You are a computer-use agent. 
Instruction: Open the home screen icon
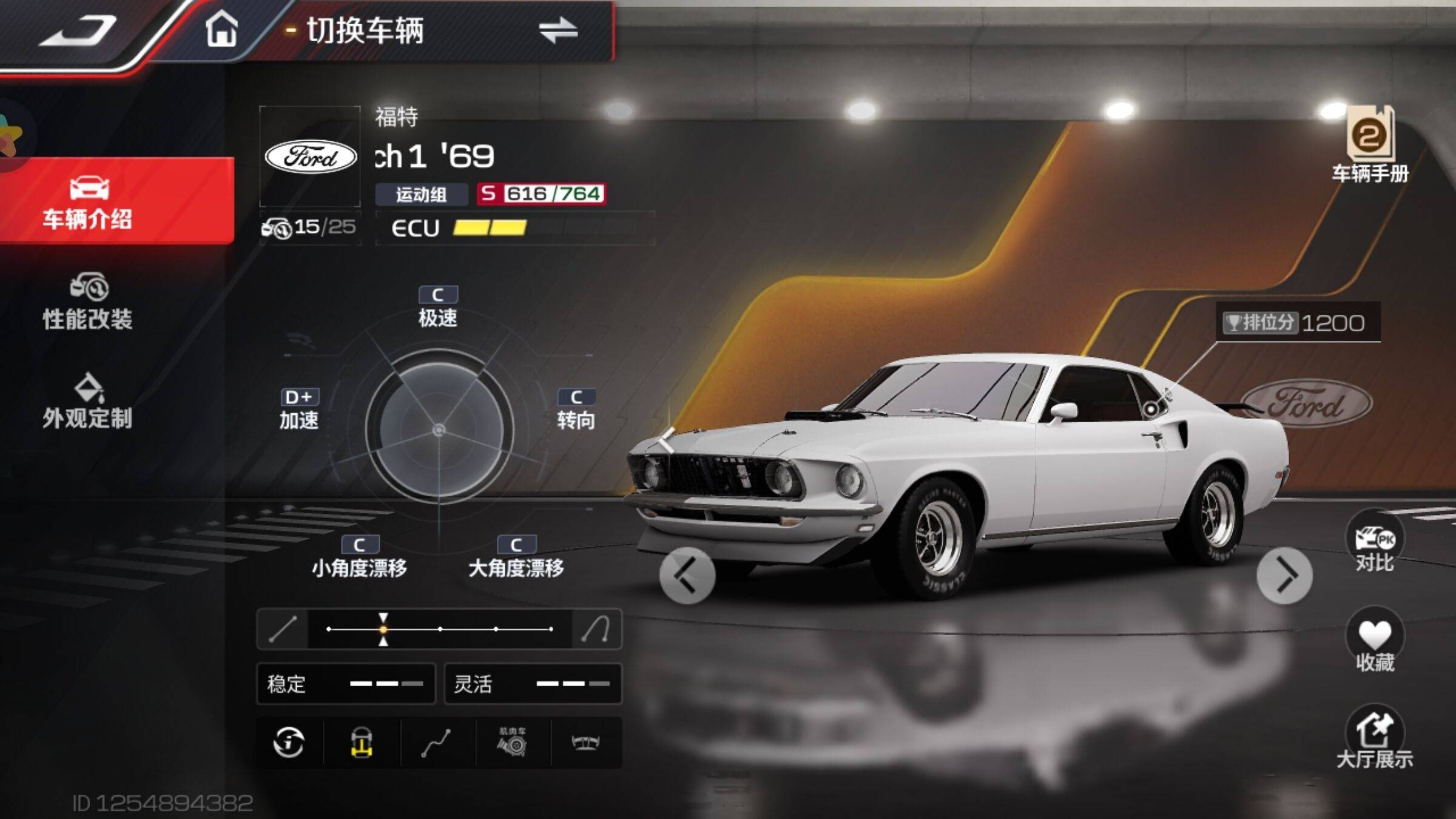coord(221,29)
